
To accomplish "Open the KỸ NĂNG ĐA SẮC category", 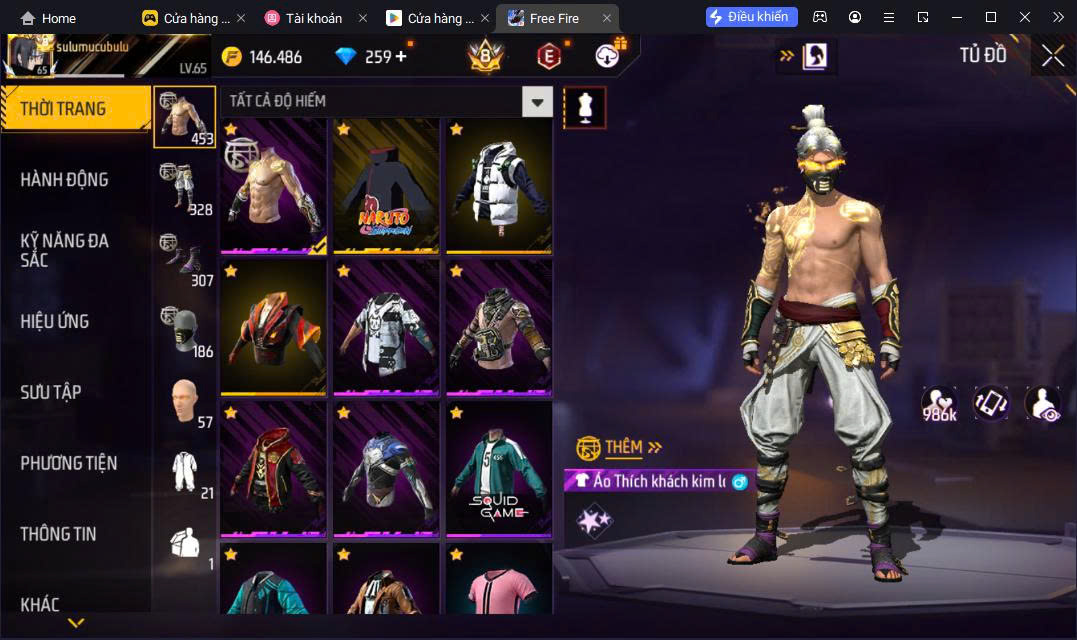I will pyautogui.click(x=64, y=250).
